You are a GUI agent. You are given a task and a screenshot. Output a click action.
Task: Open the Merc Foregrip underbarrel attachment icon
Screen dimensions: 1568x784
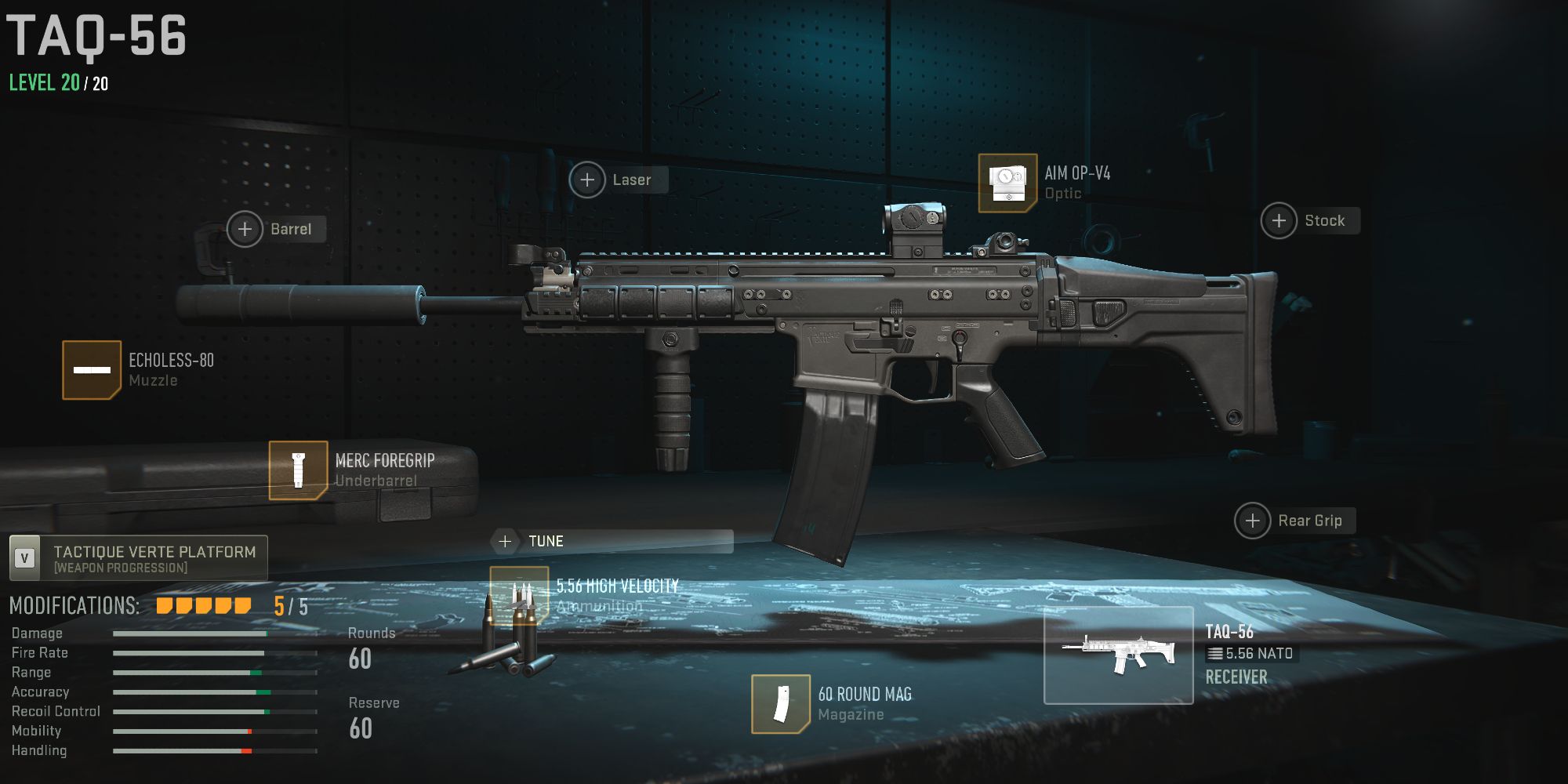pyautogui.click(x=299, y=470)
